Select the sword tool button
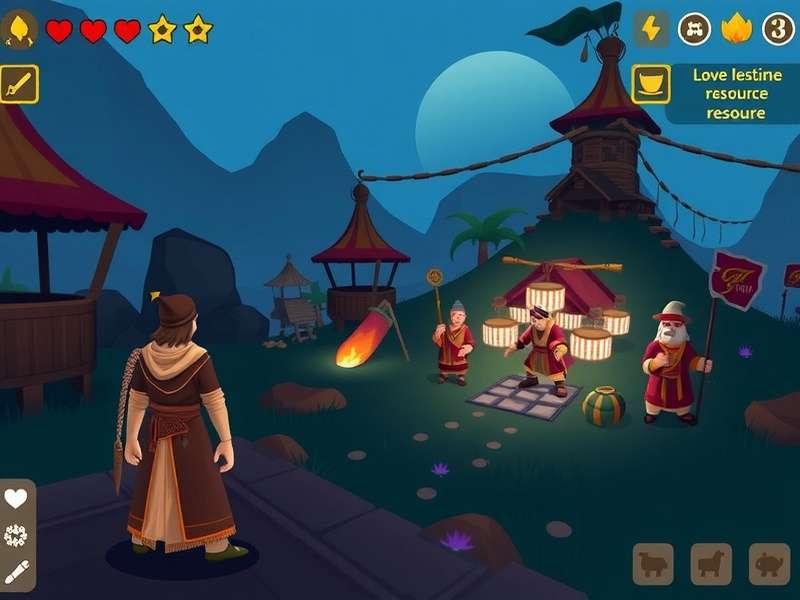The image size is (800, 600). click(x=19, y=84)
